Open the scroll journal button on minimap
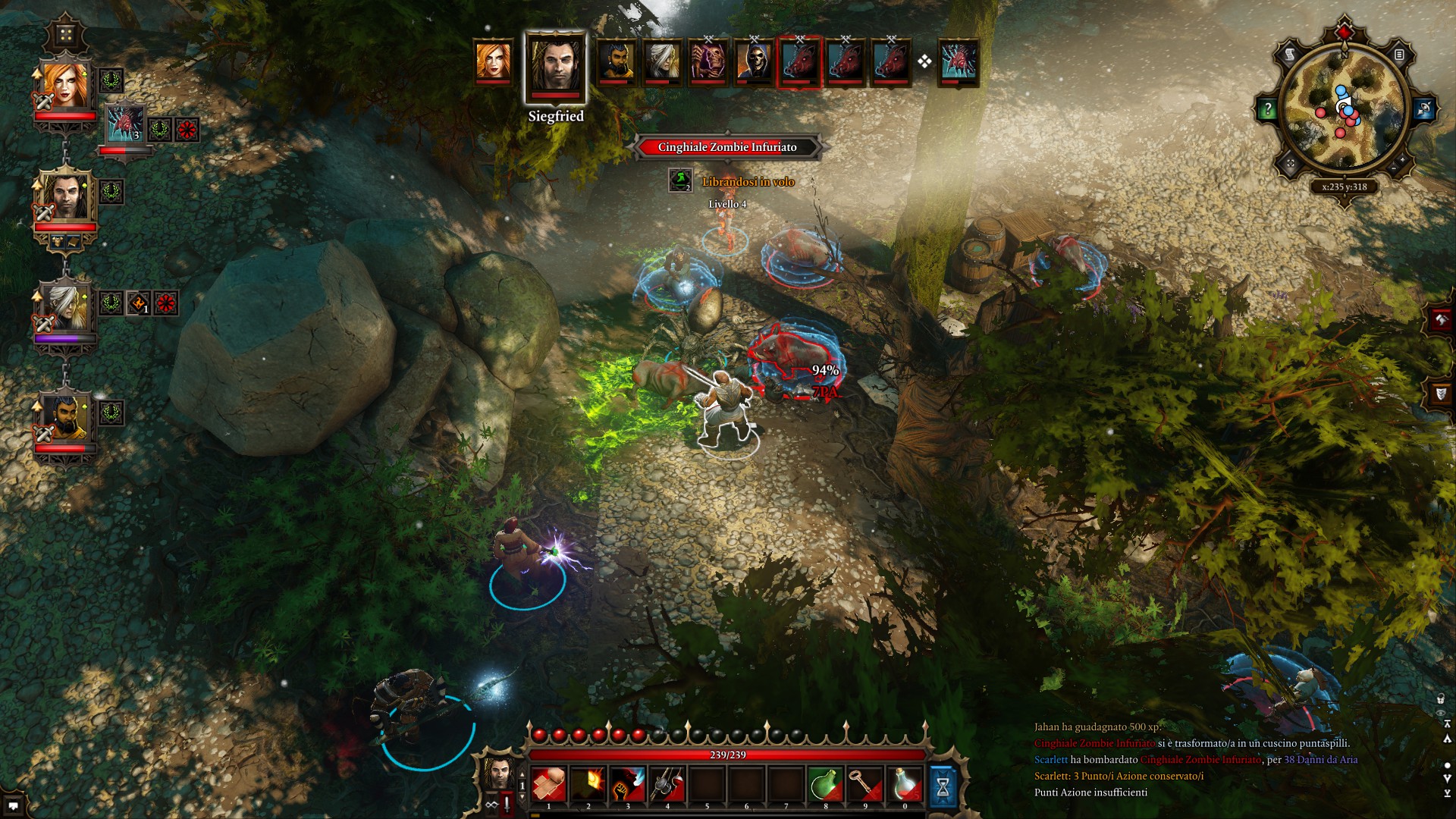This screenshot has width=1456, height=819. tap(1290, 55)
